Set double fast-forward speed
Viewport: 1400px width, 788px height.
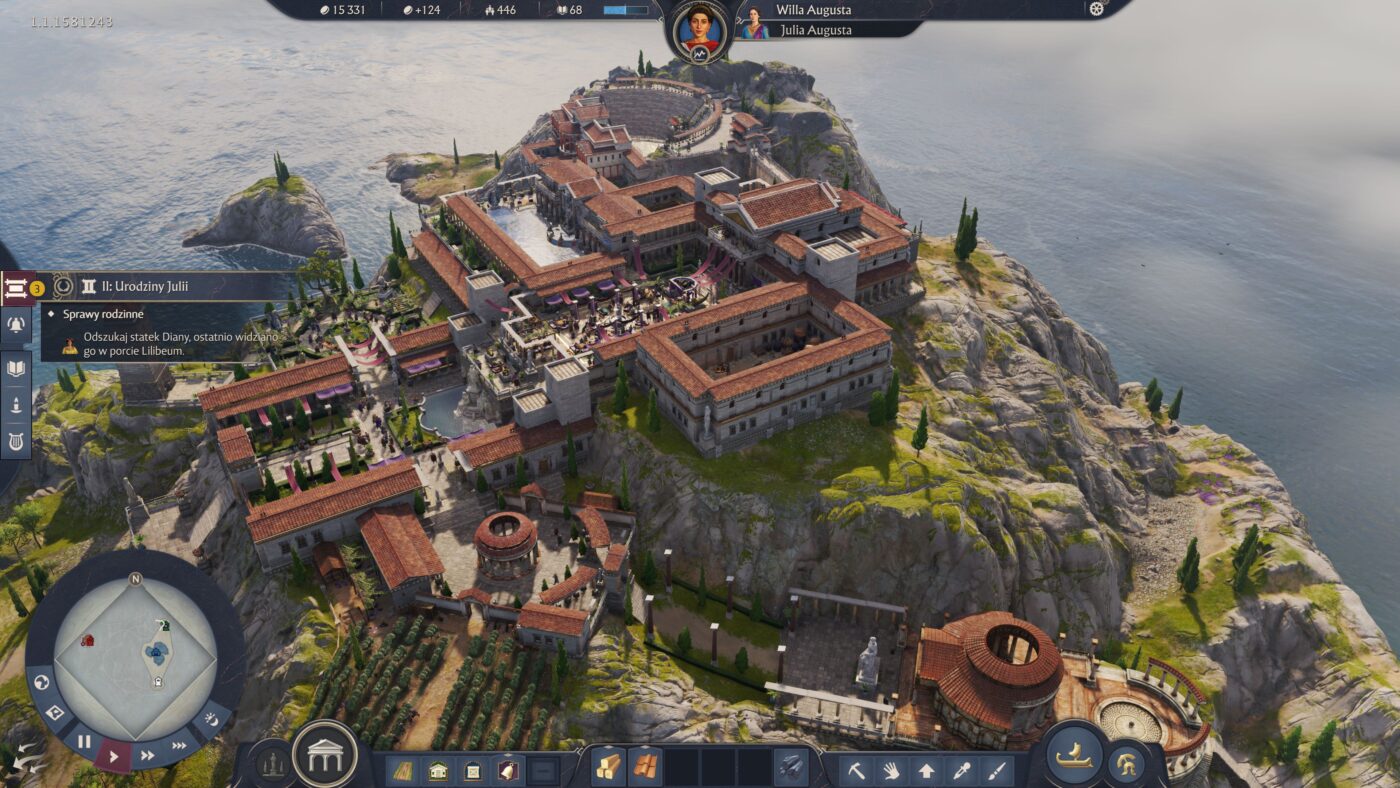click(x=147, y=755)
